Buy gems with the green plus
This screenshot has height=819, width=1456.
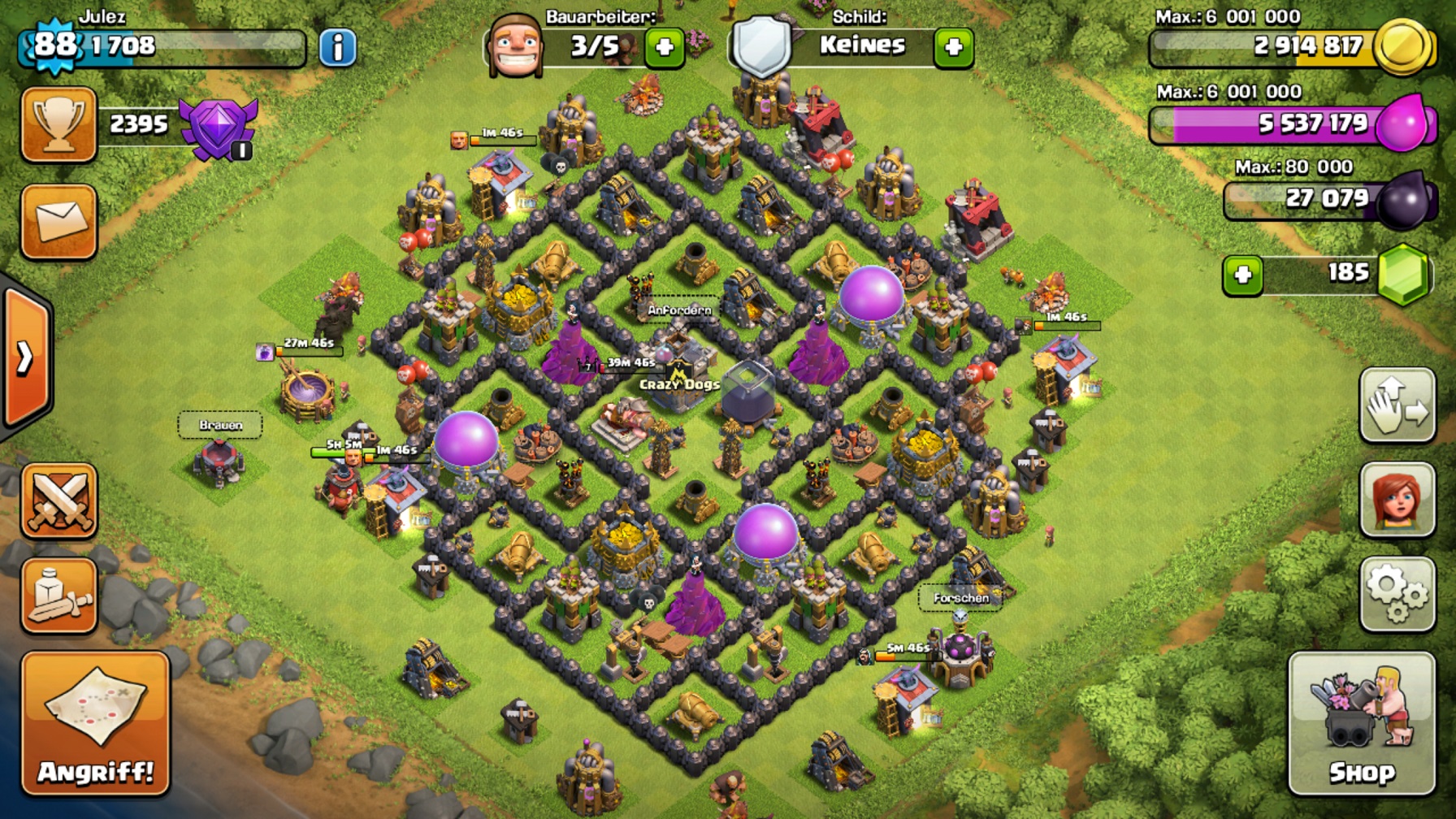pyautogui.click(x=1242, y=275)
